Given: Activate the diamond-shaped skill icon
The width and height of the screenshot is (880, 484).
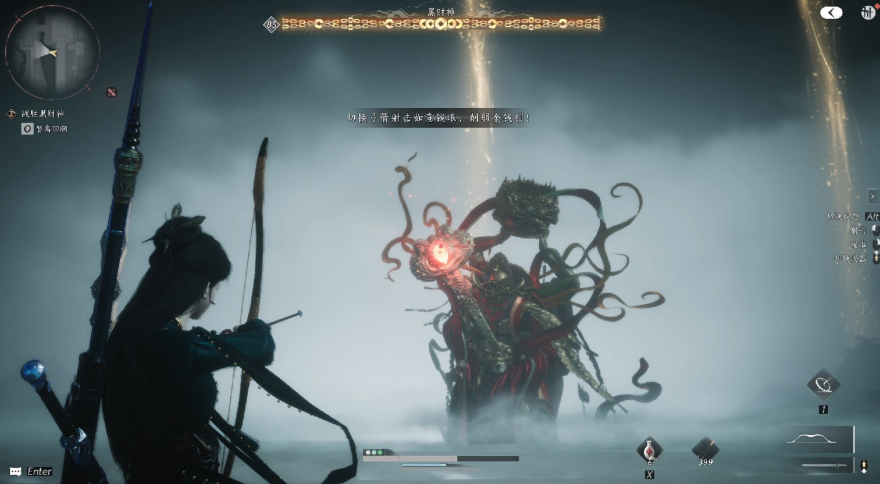Looking at the screenshot, I should click(x=823, y=384).
